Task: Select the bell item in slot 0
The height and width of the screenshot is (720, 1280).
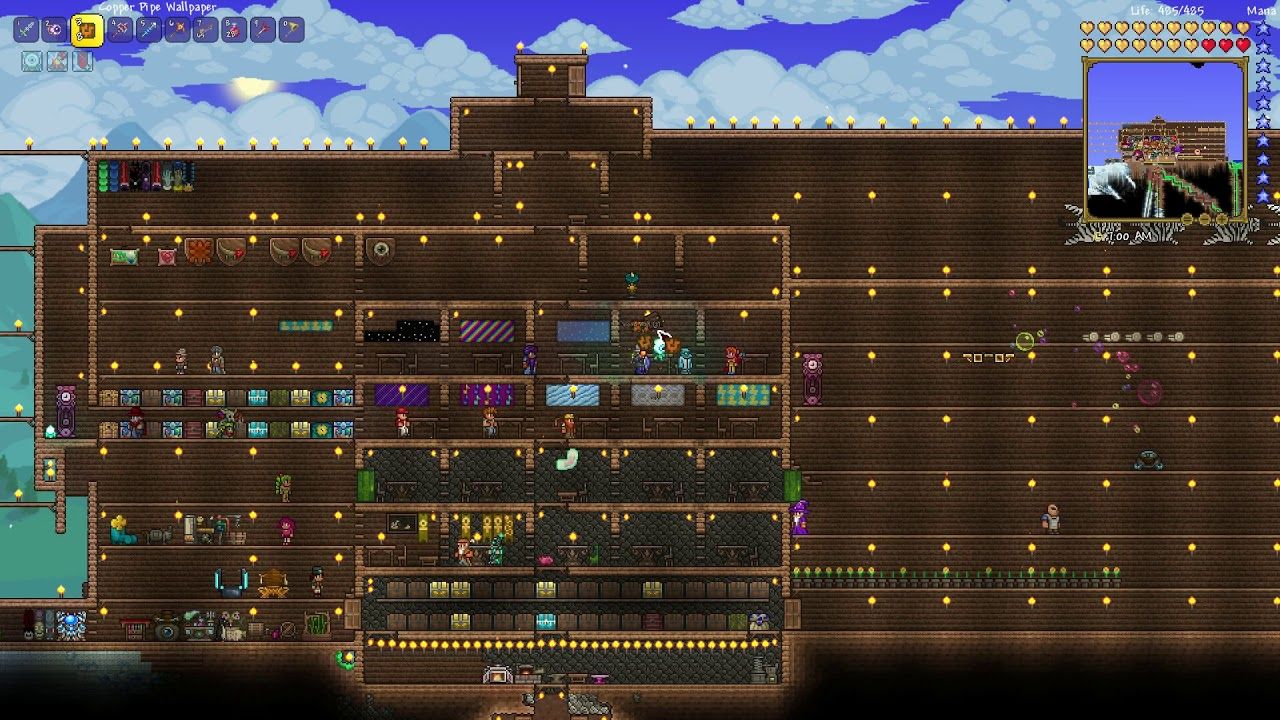Action: point(290,29)
